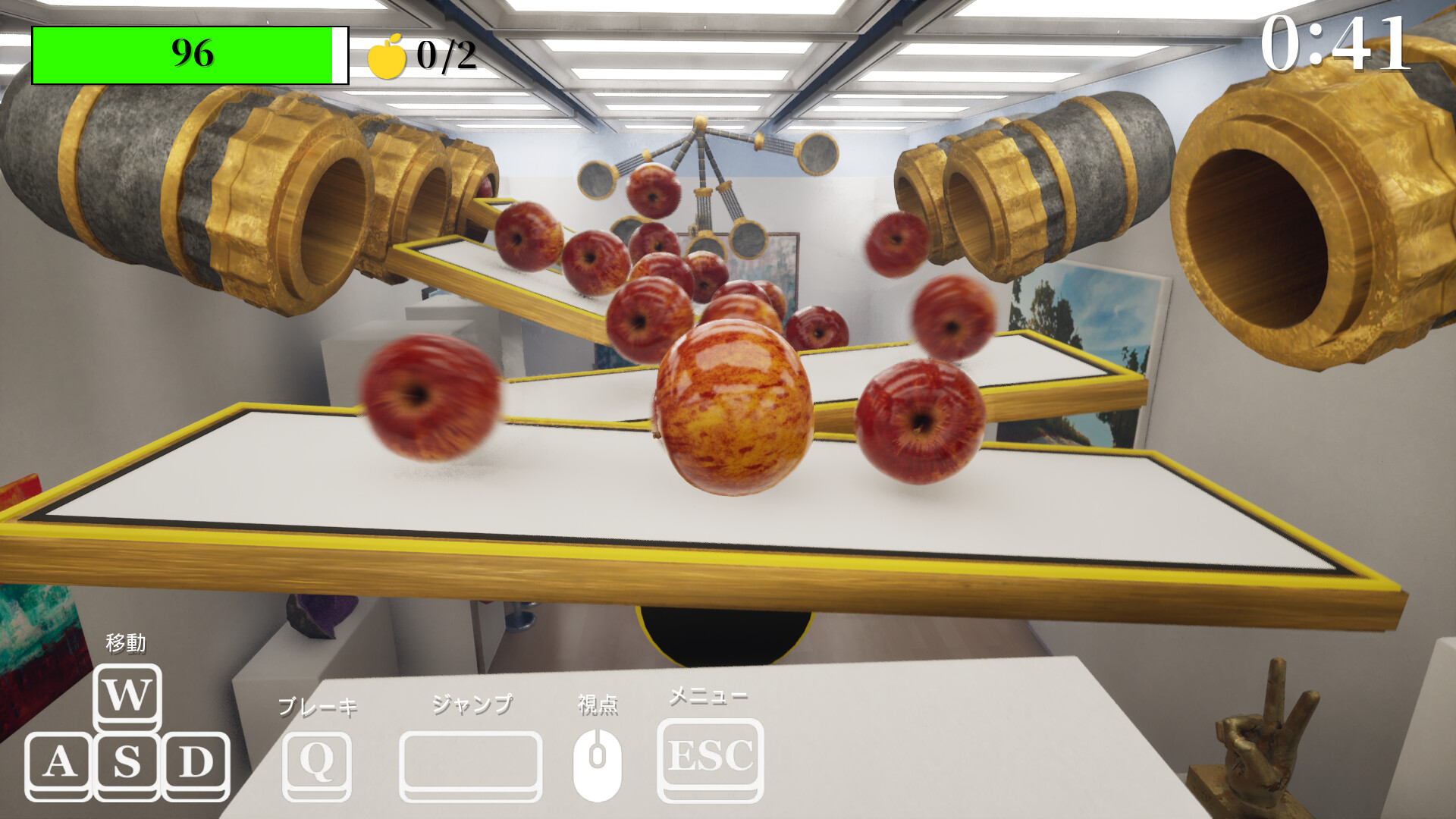1456x819 pixels.
Task: Select the A key movement icon
Action: pyautogui.click(x=61, y=762)
